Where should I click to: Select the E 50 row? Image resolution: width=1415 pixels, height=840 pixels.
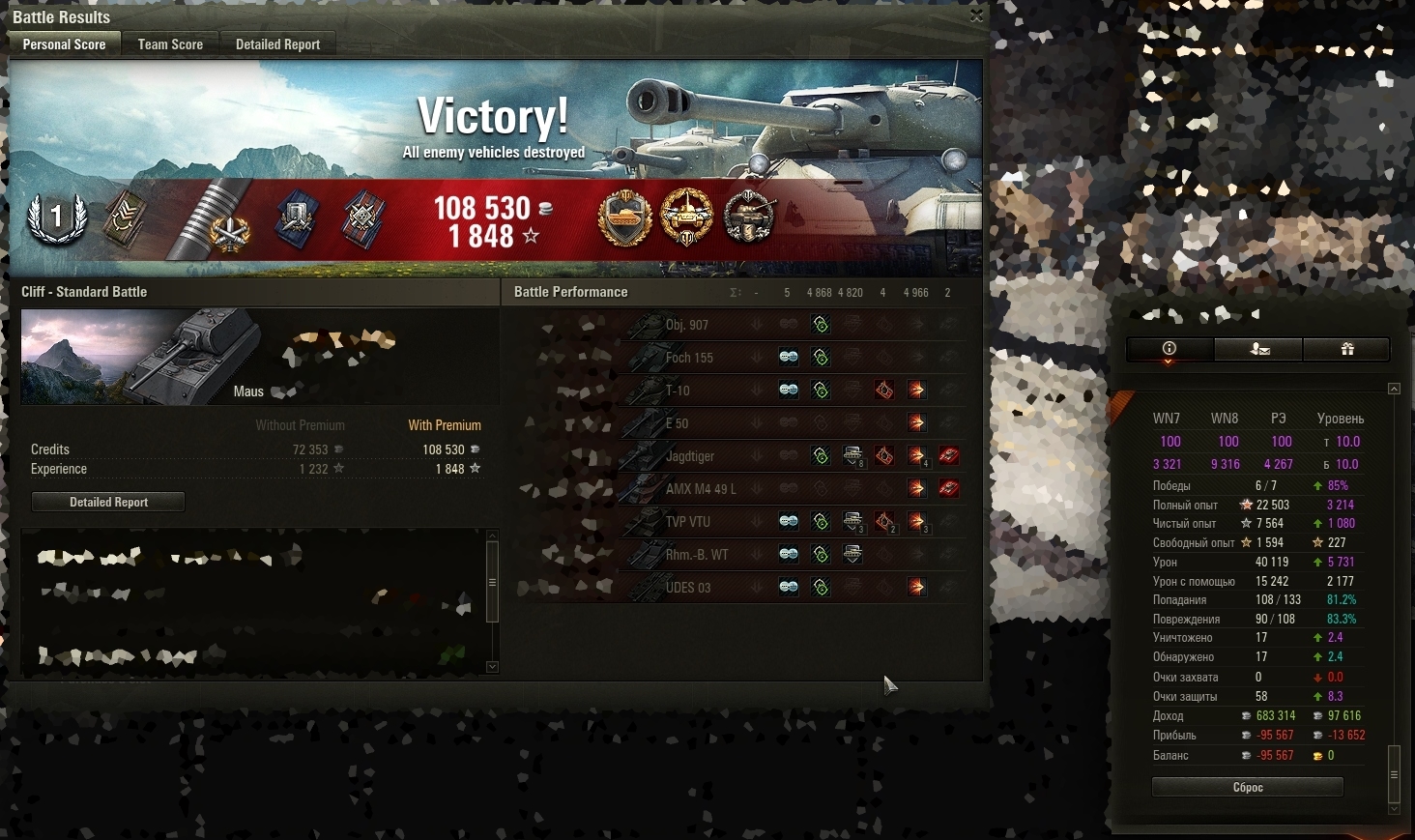tap(677, 423)
